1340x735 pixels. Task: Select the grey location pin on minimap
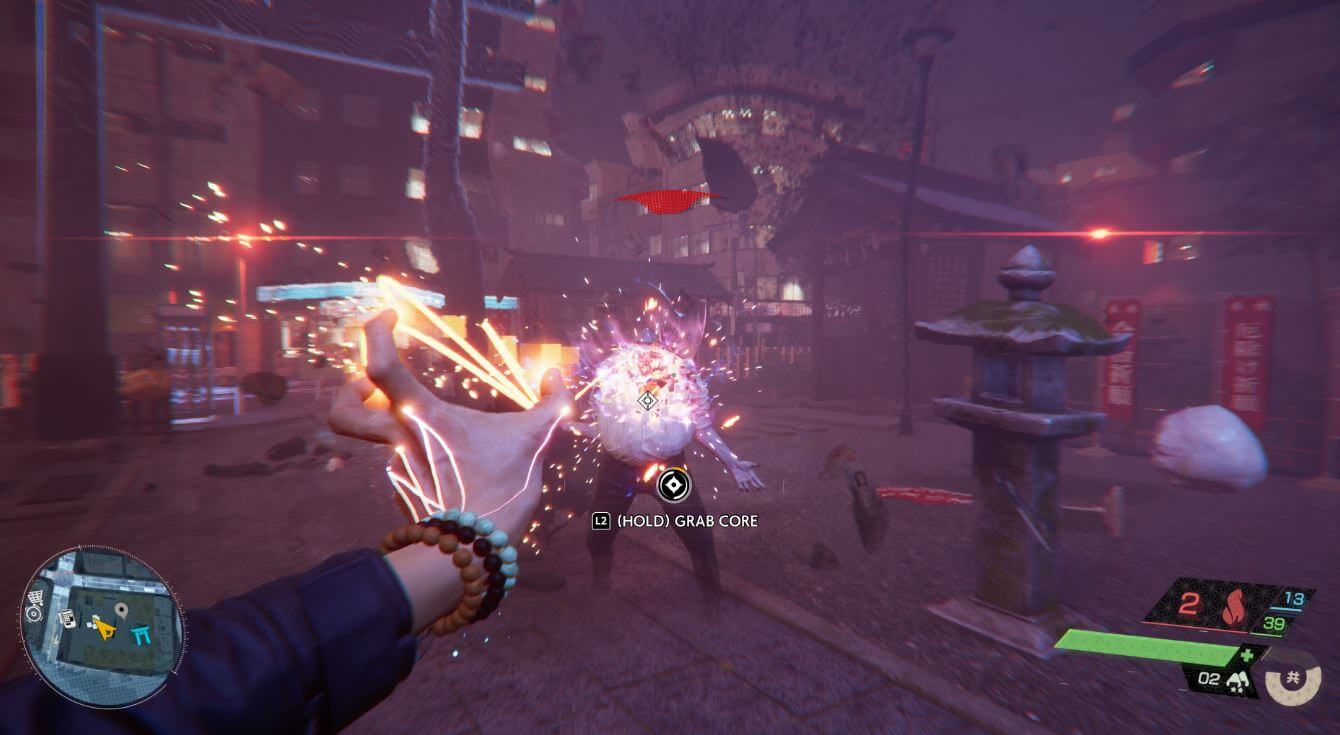122,609
